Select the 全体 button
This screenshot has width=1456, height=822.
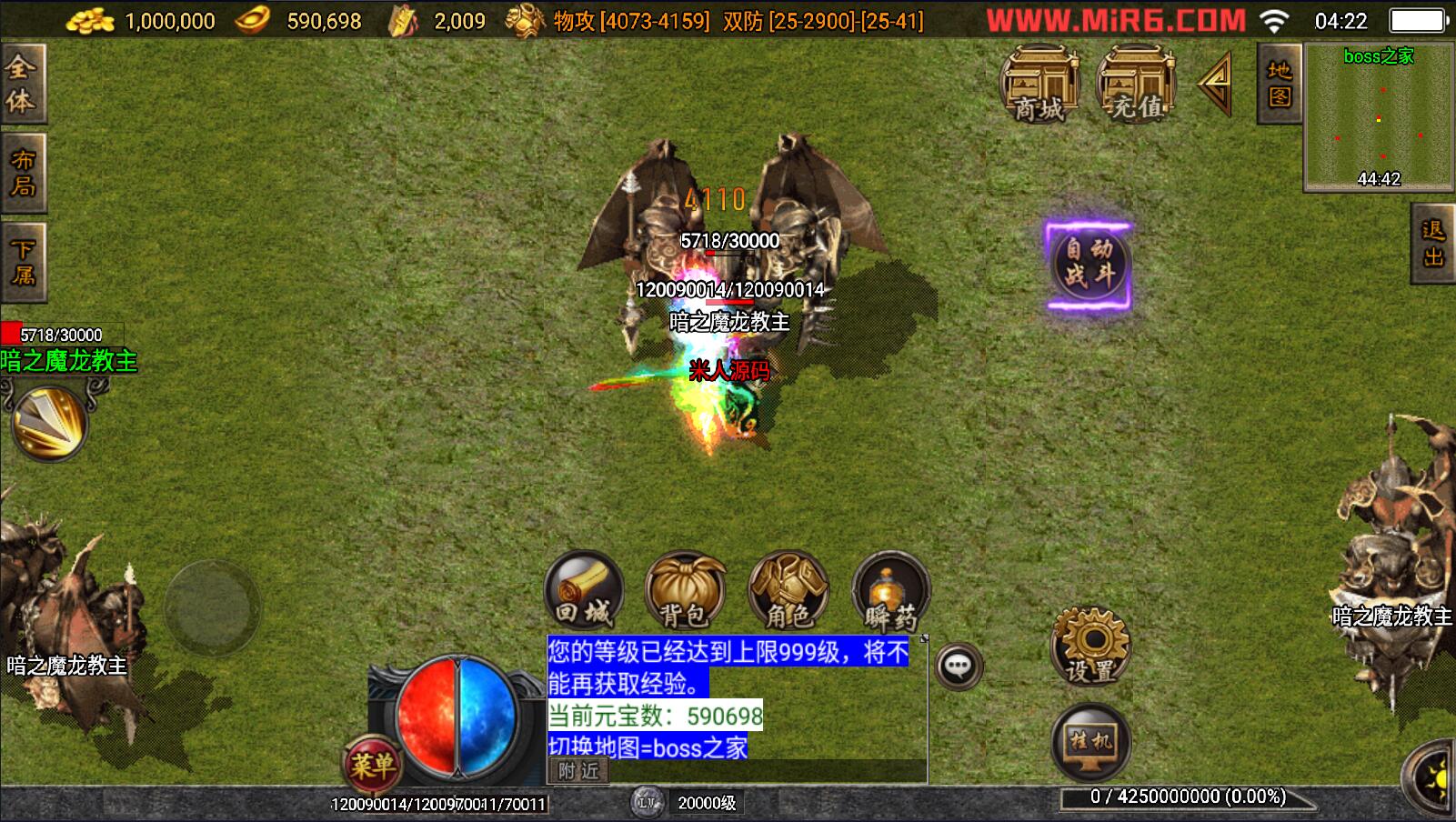coord(22,84)
